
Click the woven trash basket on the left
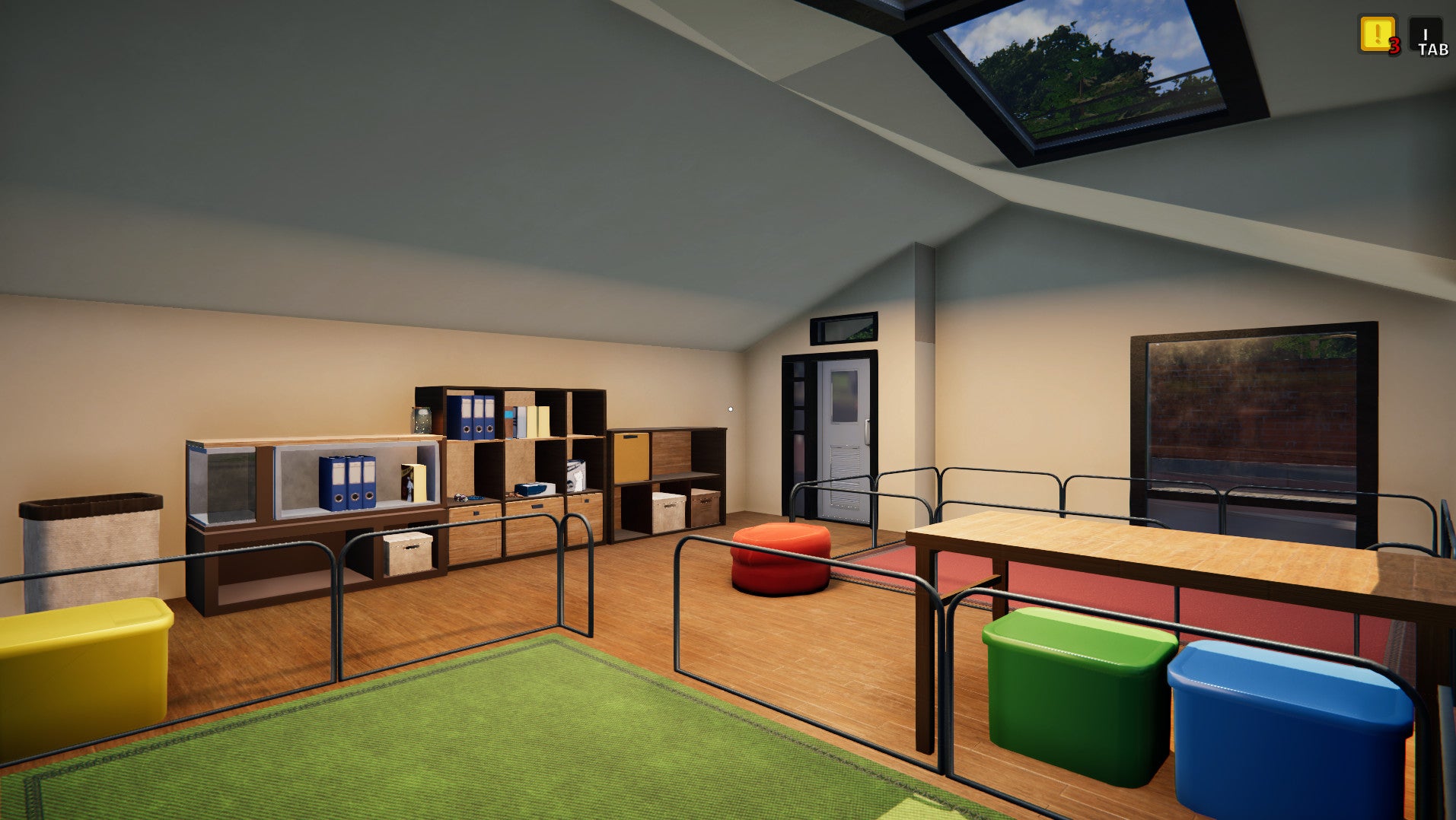(x=91, y=548)
